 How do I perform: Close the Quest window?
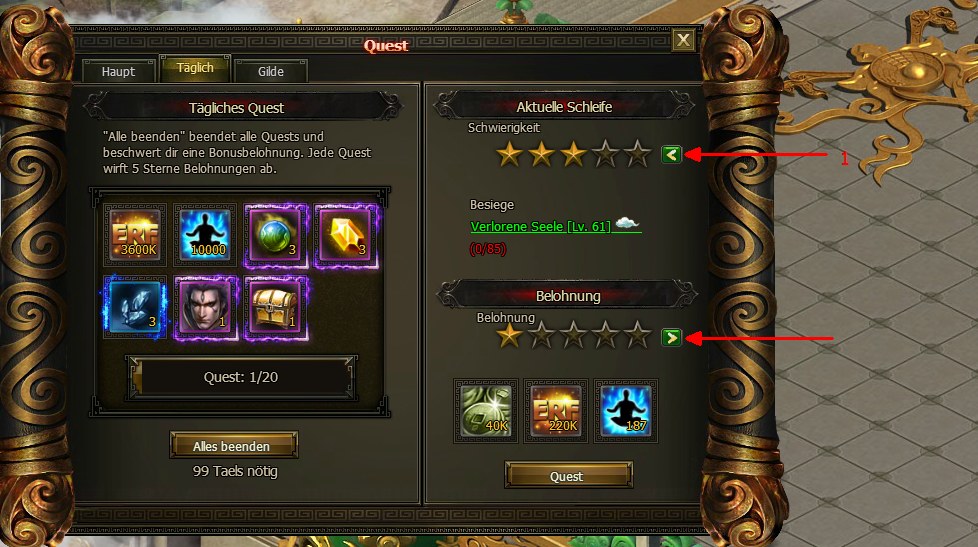[683, 40]
